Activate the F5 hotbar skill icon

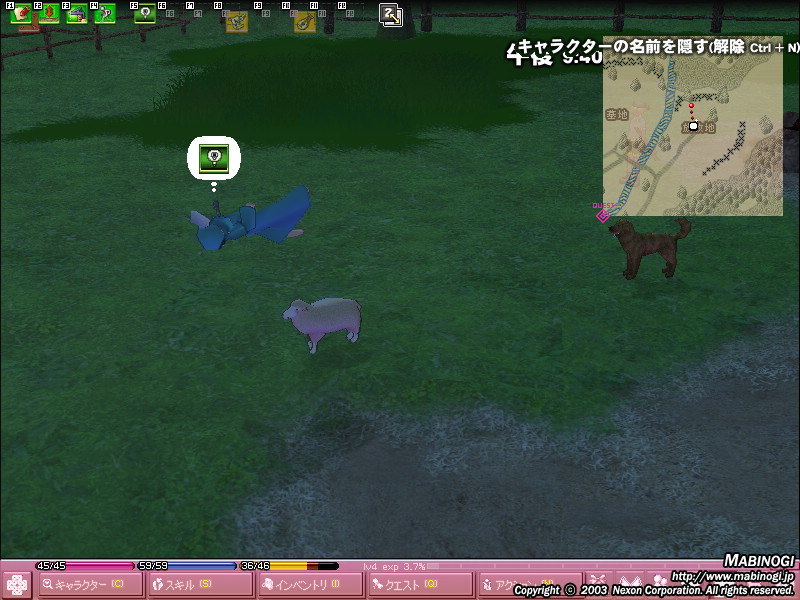(x=145, y=14)
